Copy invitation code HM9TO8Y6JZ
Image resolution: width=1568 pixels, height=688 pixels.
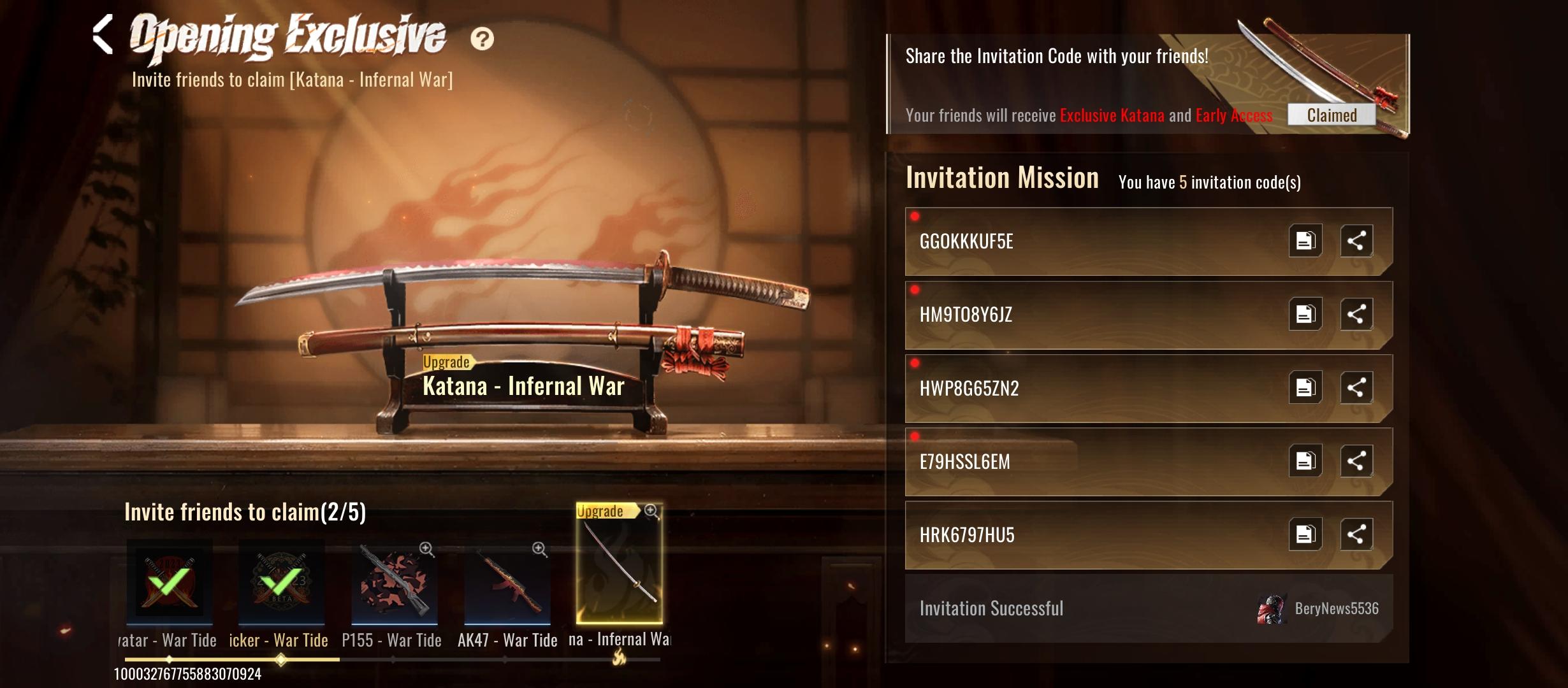point(1305,314)
